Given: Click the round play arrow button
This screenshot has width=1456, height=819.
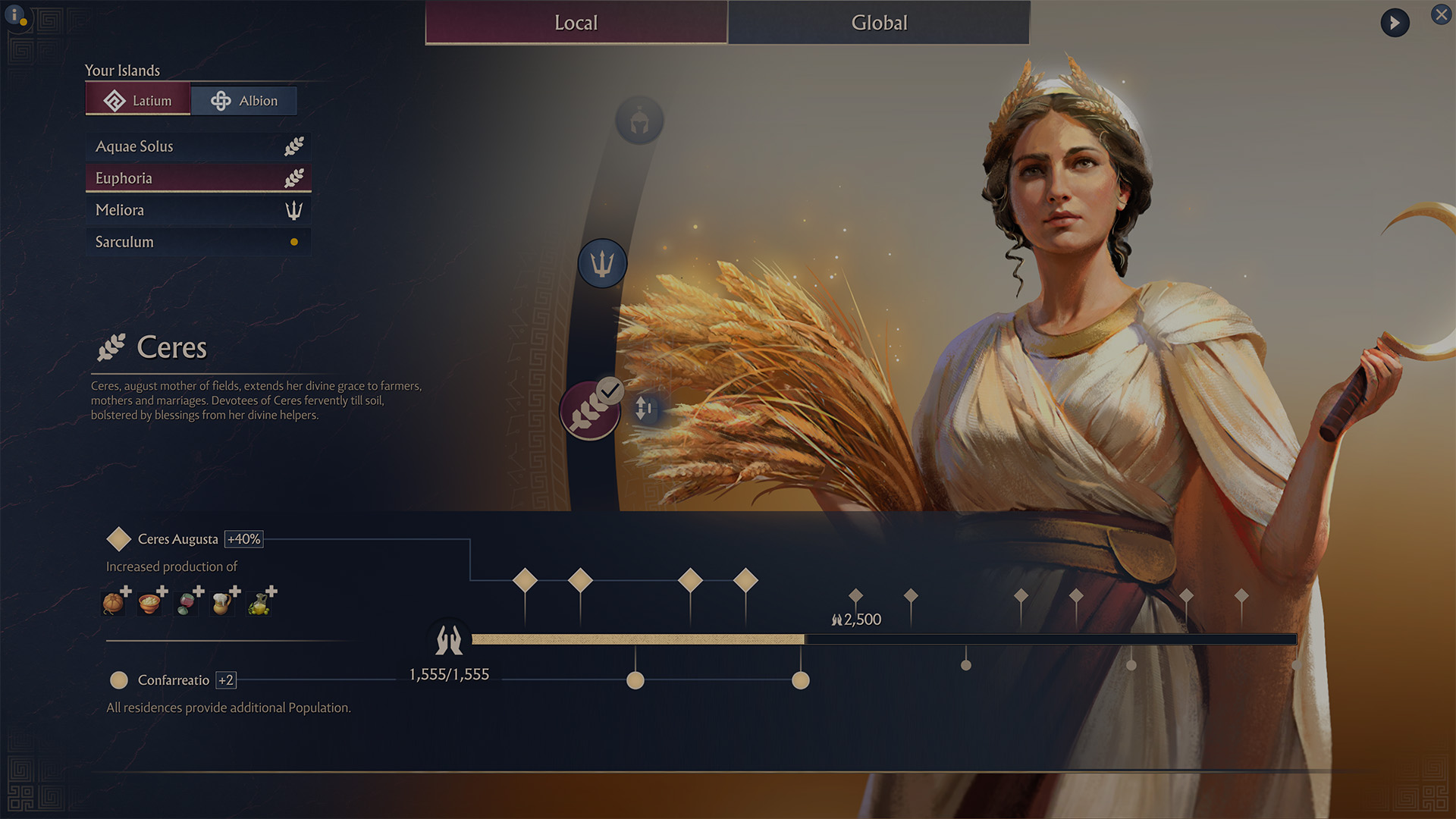Looking at the screenshot, I should click(1395, 23).
